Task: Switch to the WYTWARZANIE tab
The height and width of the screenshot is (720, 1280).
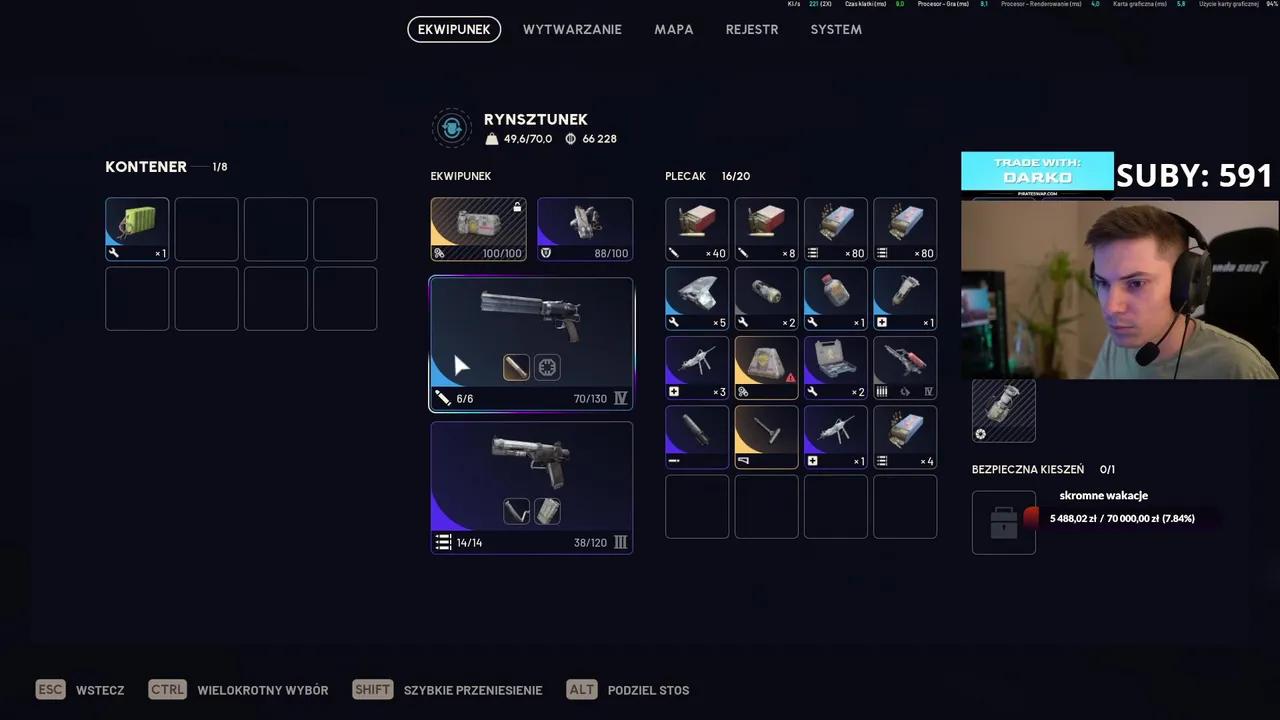Action: 572,29
